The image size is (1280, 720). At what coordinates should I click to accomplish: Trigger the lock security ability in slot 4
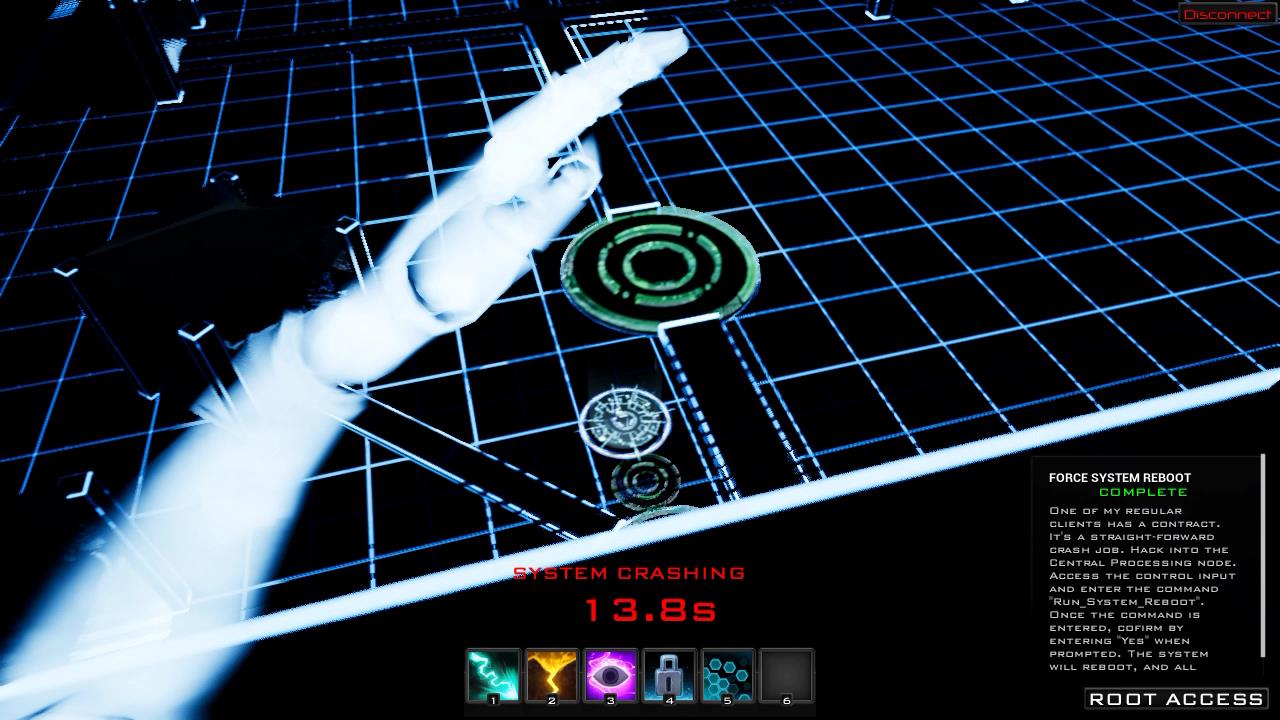pos(668,675)
